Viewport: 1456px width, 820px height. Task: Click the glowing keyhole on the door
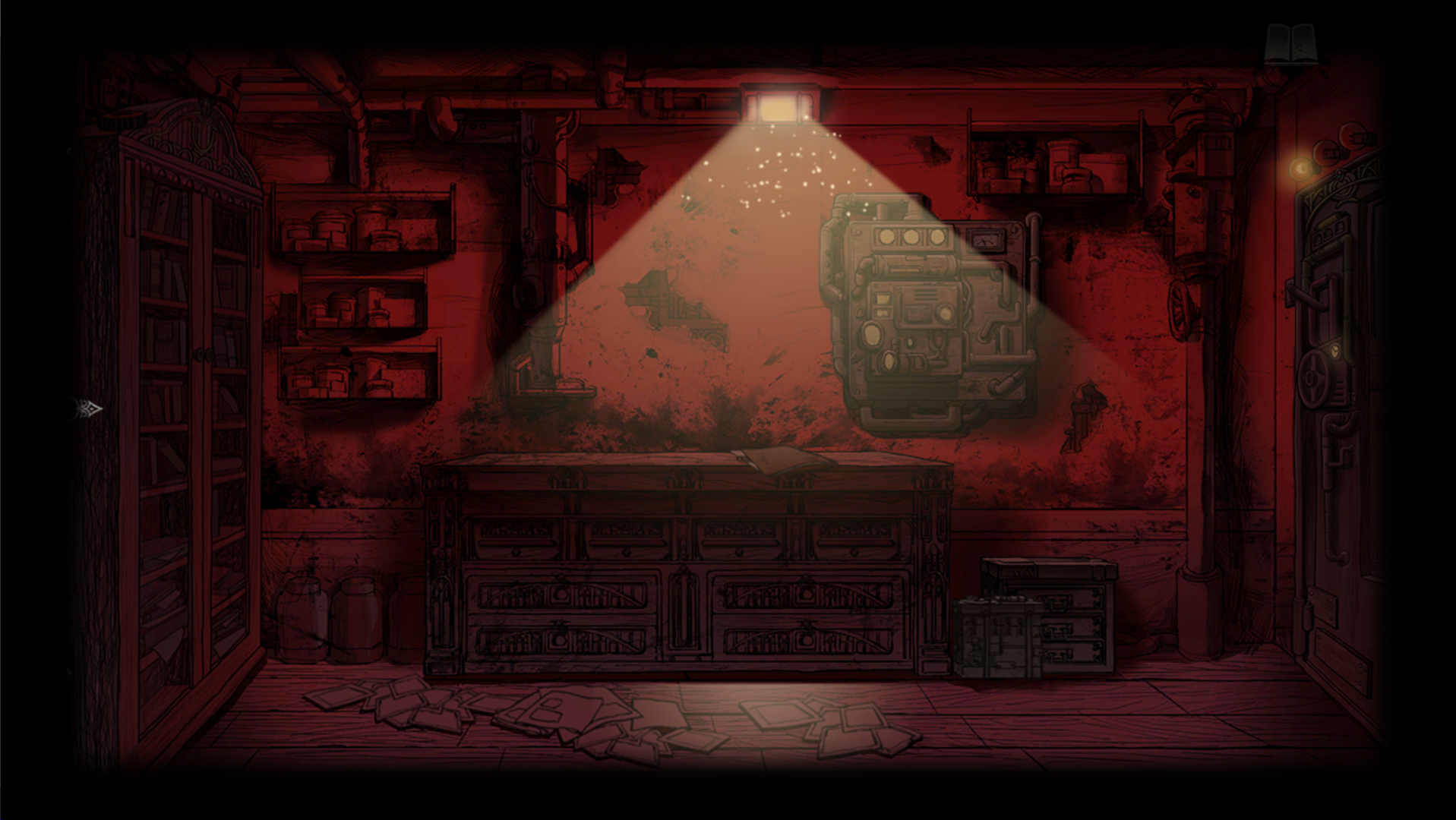point(1334,352)
